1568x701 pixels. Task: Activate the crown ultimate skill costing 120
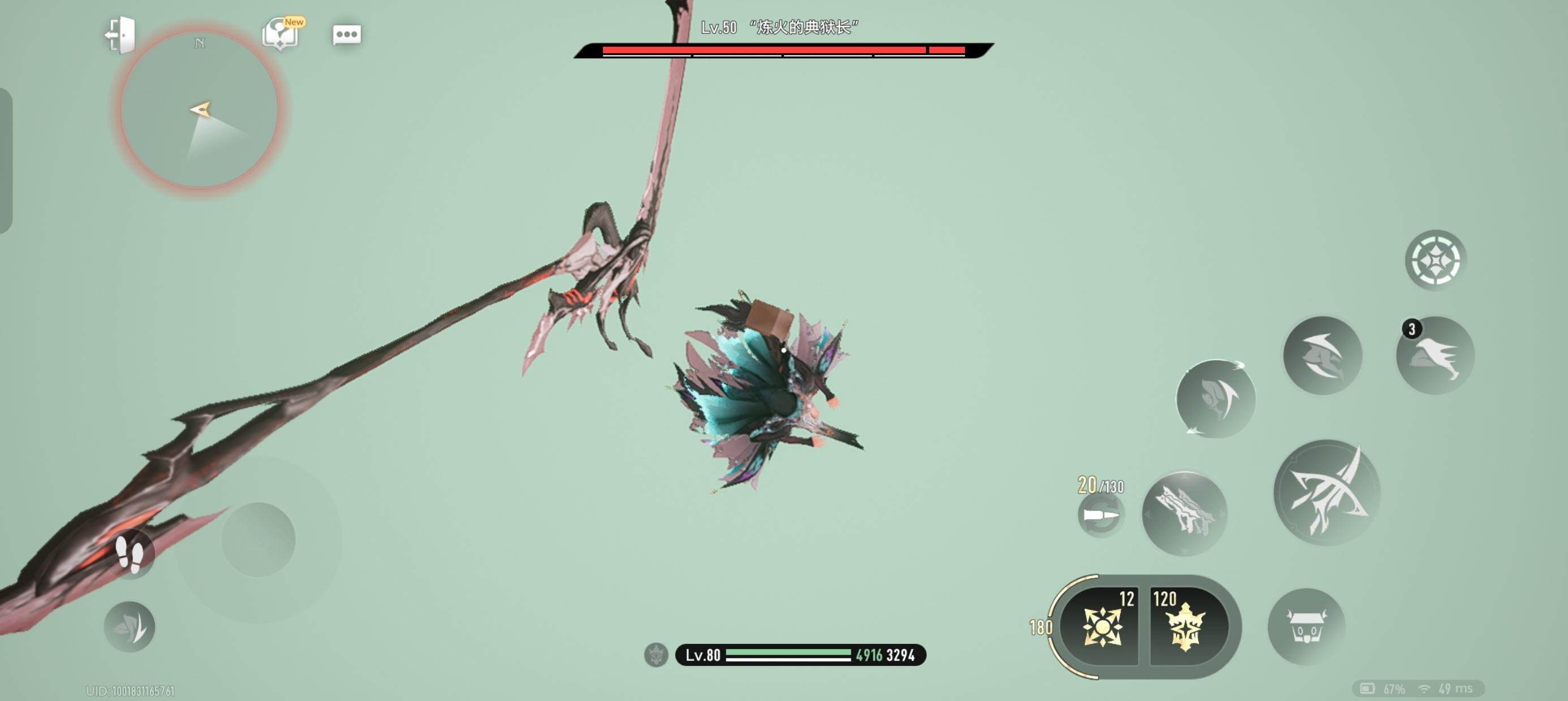(x=1186, y=627)
